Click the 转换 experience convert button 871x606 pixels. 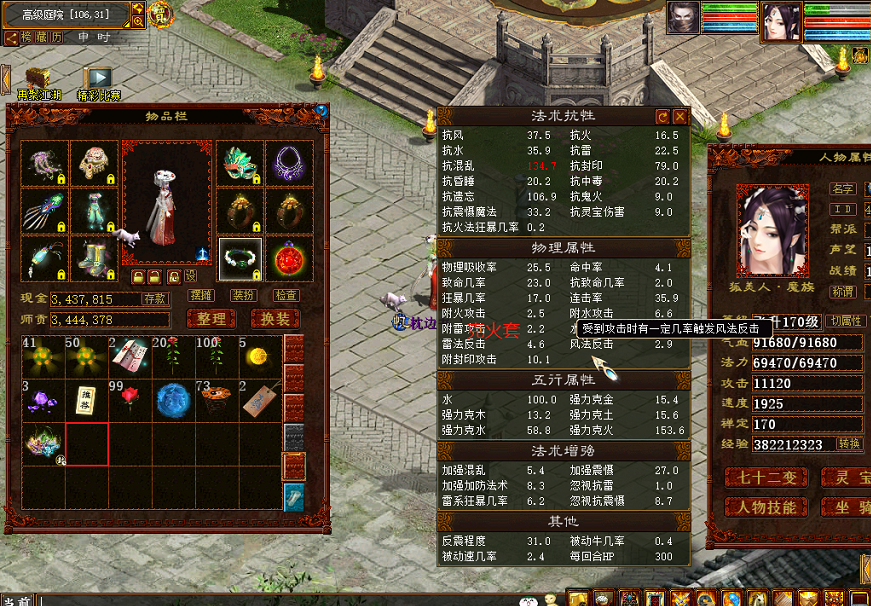coord(849,444)
